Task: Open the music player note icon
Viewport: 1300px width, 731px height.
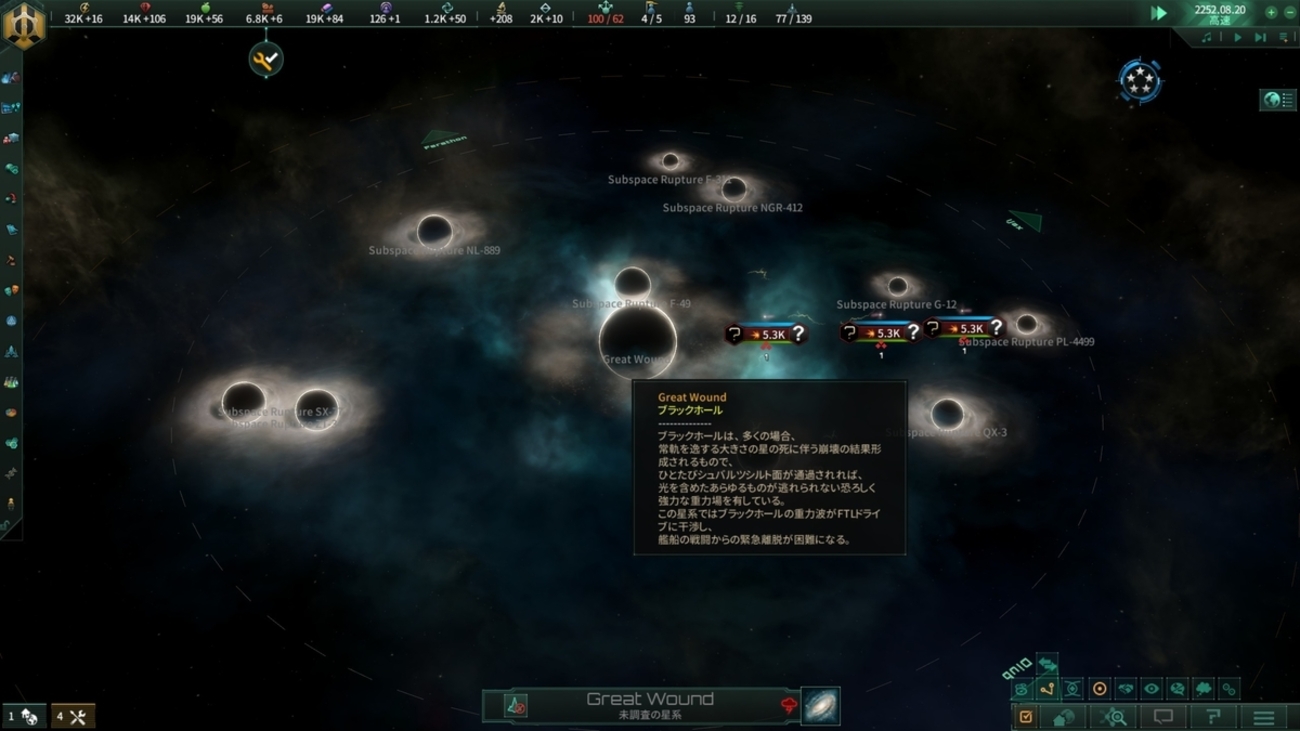Action: [x=1207, y=38]
